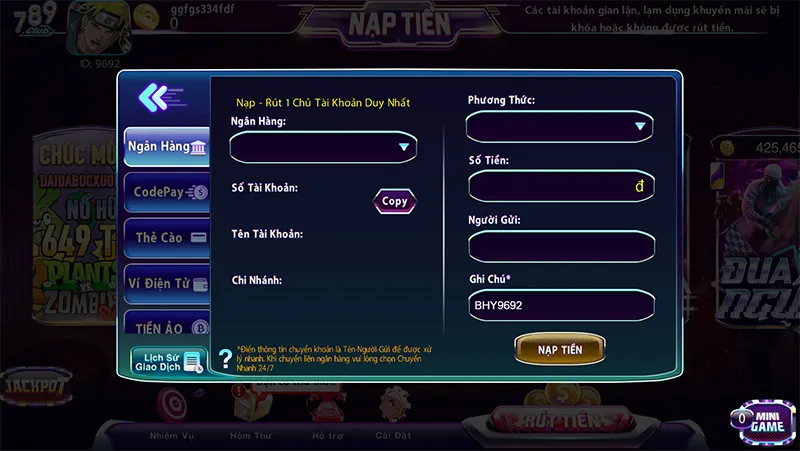Screen dimensions: 800x451
Task: Switch to the Ngân Hàng tab
Action: [x=166, y=147]
